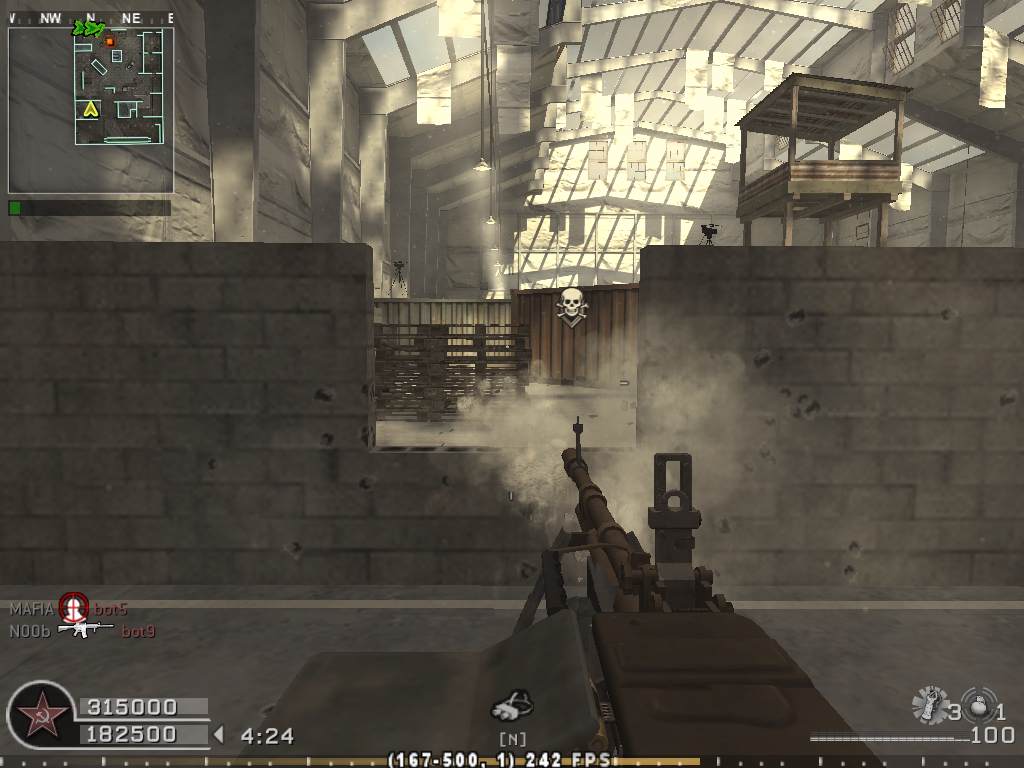The height and width of the screenshot is (768, 1024).
Task: Click the rifle icon in the kill feed
Action: coord(85,629)
